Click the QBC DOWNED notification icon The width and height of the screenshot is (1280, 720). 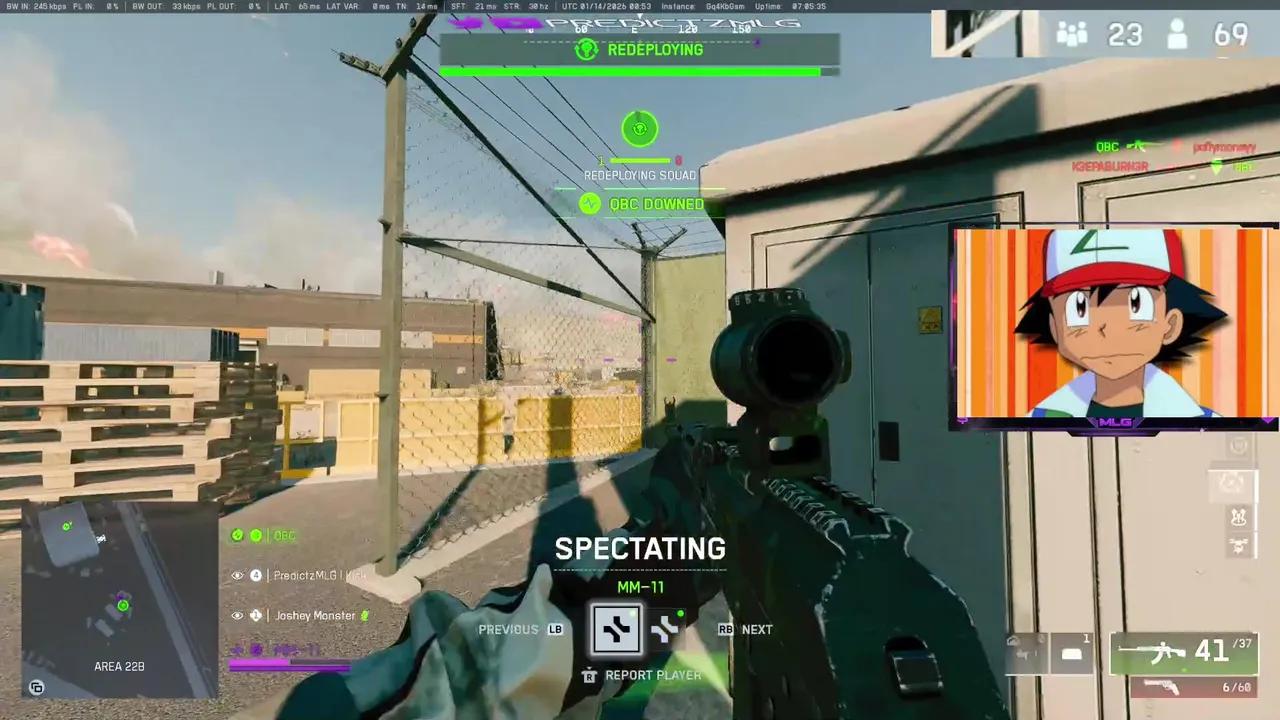click(x=590, y=204)
